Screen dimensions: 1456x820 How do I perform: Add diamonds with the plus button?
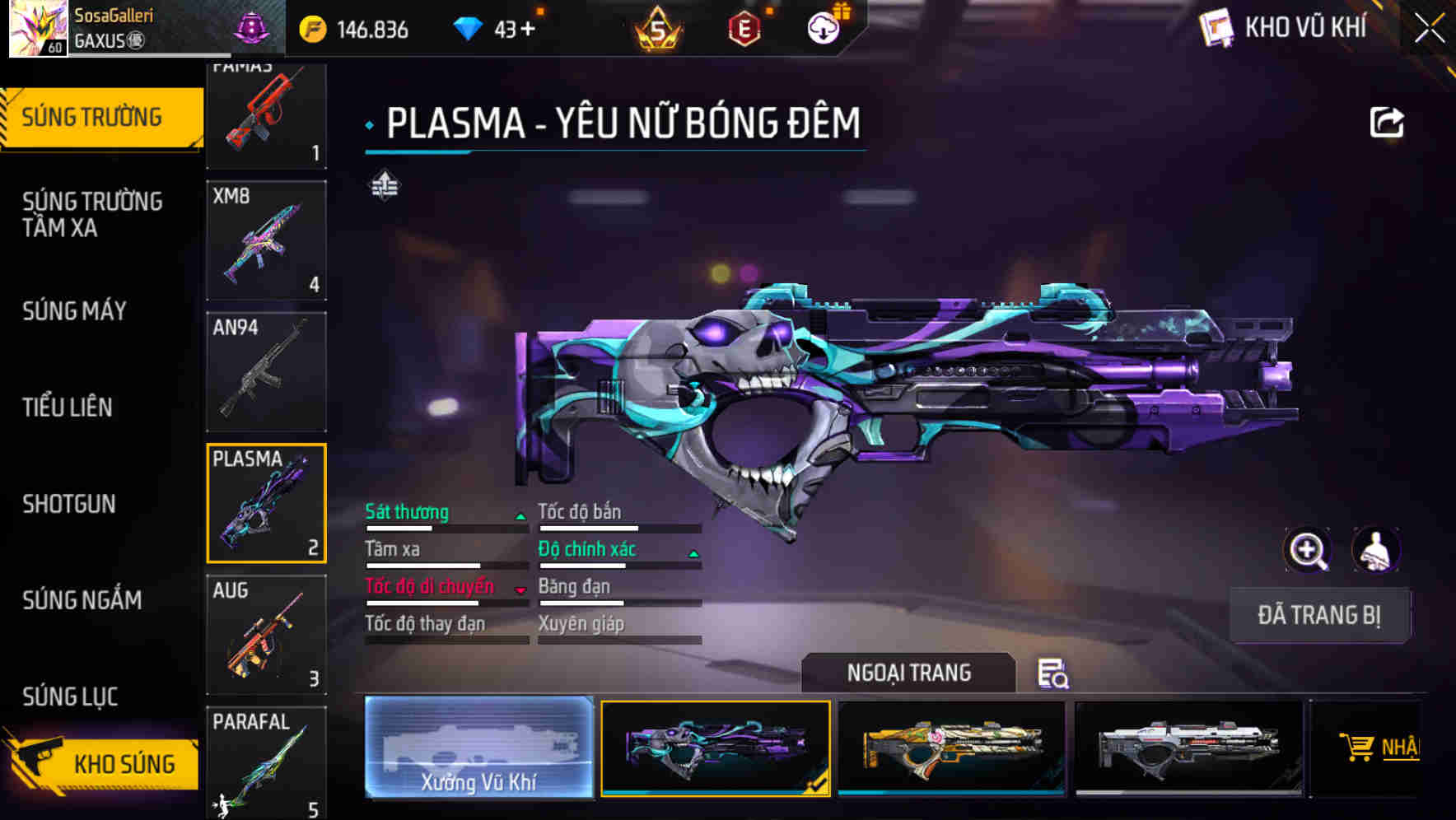[527, 30]
